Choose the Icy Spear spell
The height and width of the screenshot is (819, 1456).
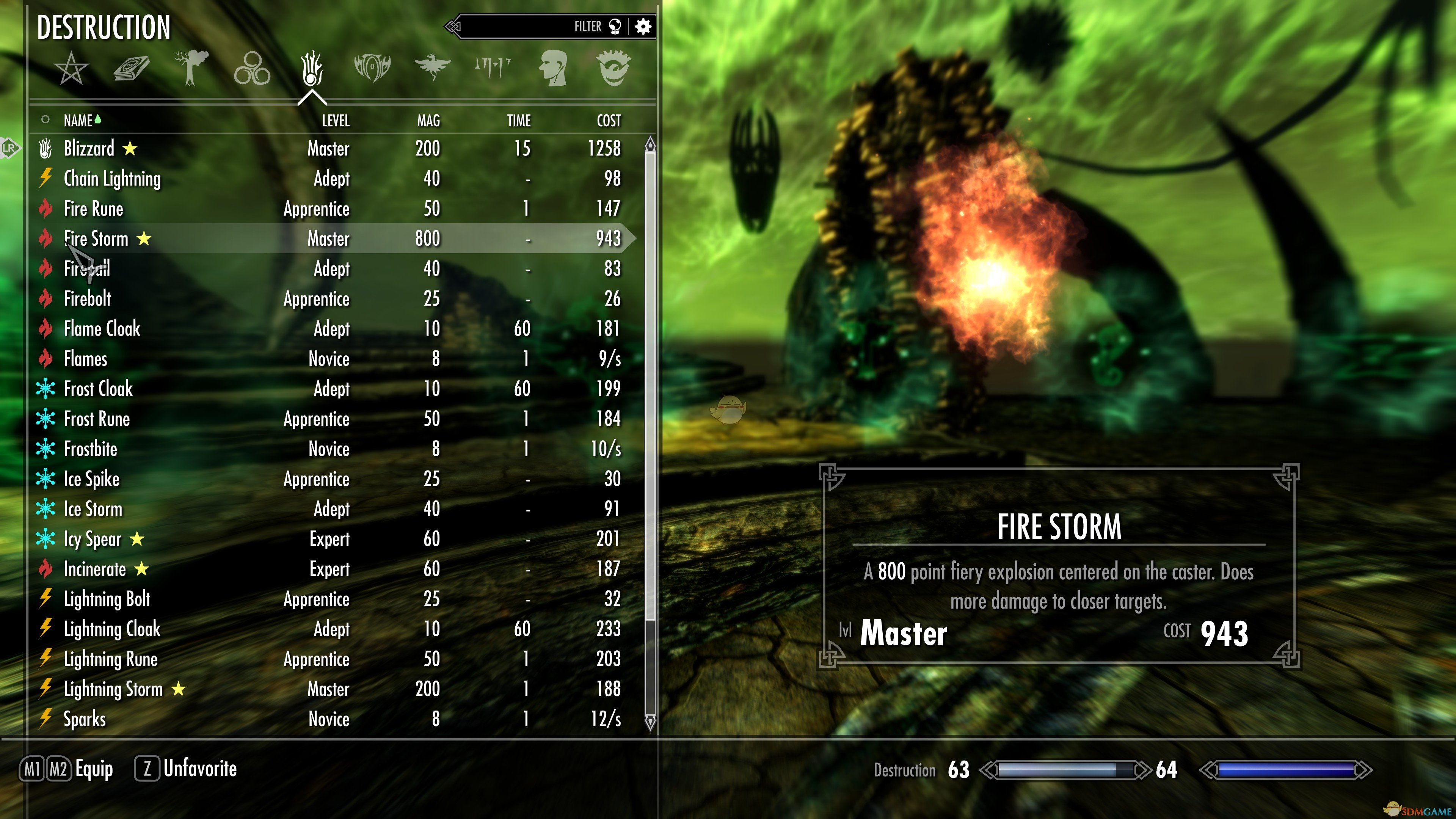[x=92, y=539]
